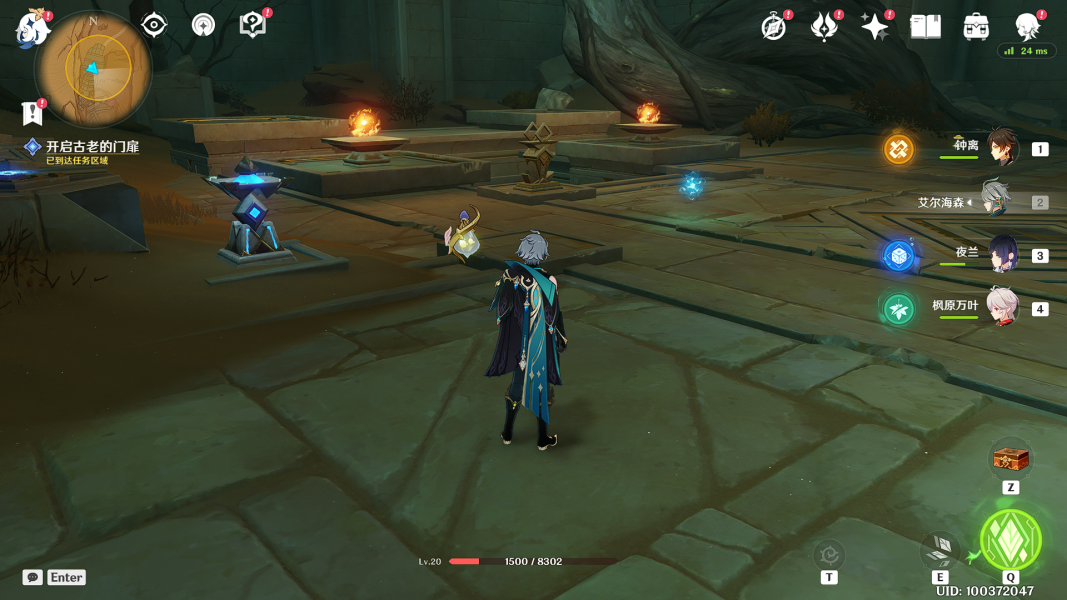
Task: Open the chat box speech bubble
Action: [33, 577]
